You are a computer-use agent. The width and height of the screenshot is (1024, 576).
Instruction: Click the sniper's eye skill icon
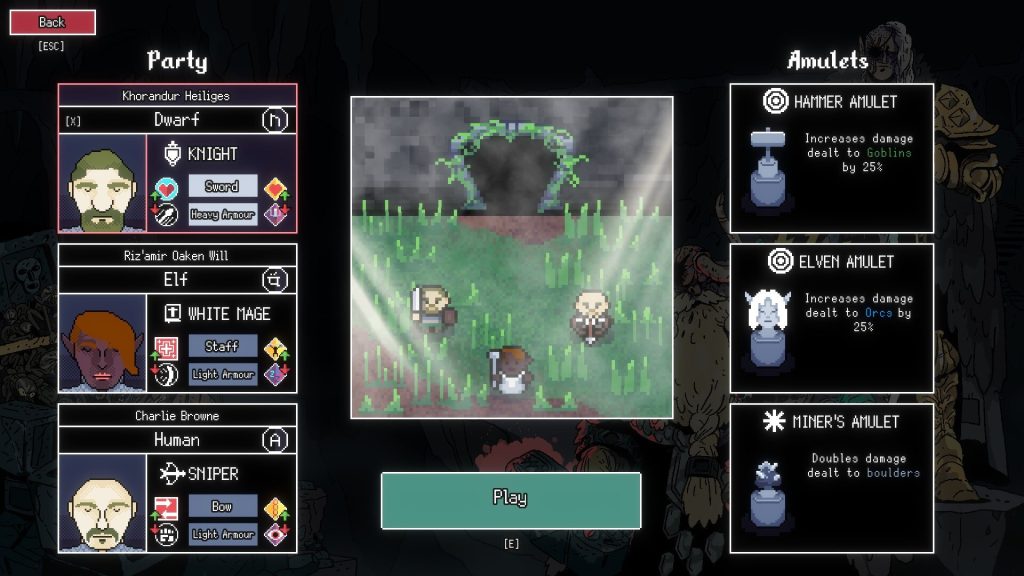point(276,534)
